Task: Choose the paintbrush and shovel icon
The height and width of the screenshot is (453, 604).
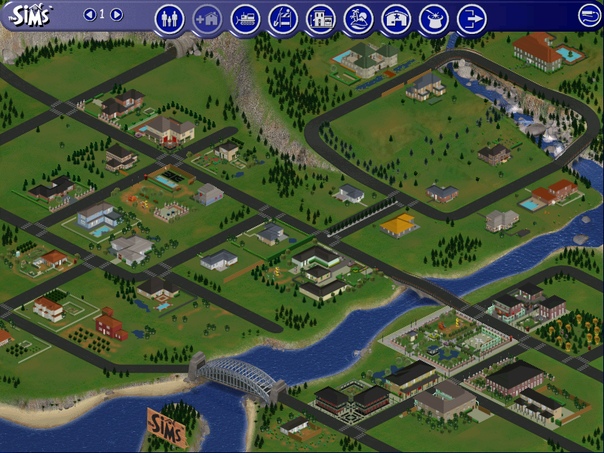Action: [x=283, y=18]
